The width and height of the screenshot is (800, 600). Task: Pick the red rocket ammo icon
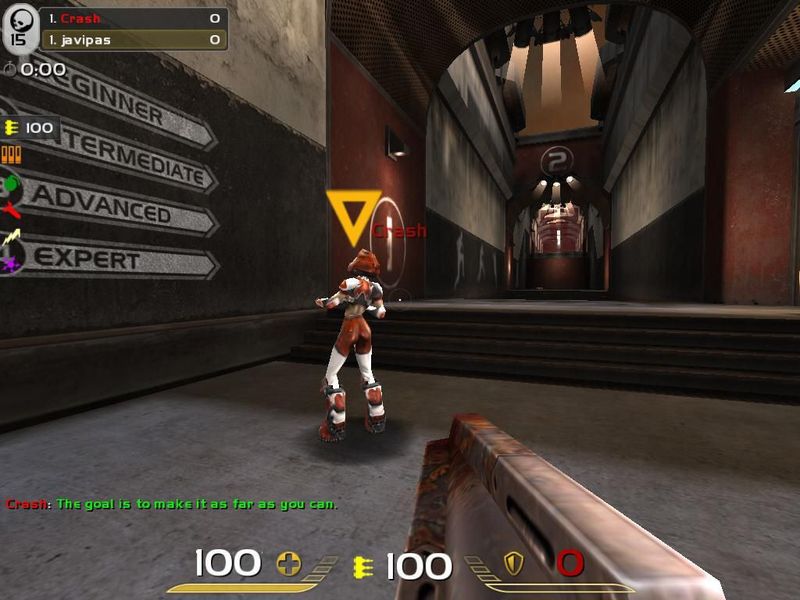click(x=11, y=210)
